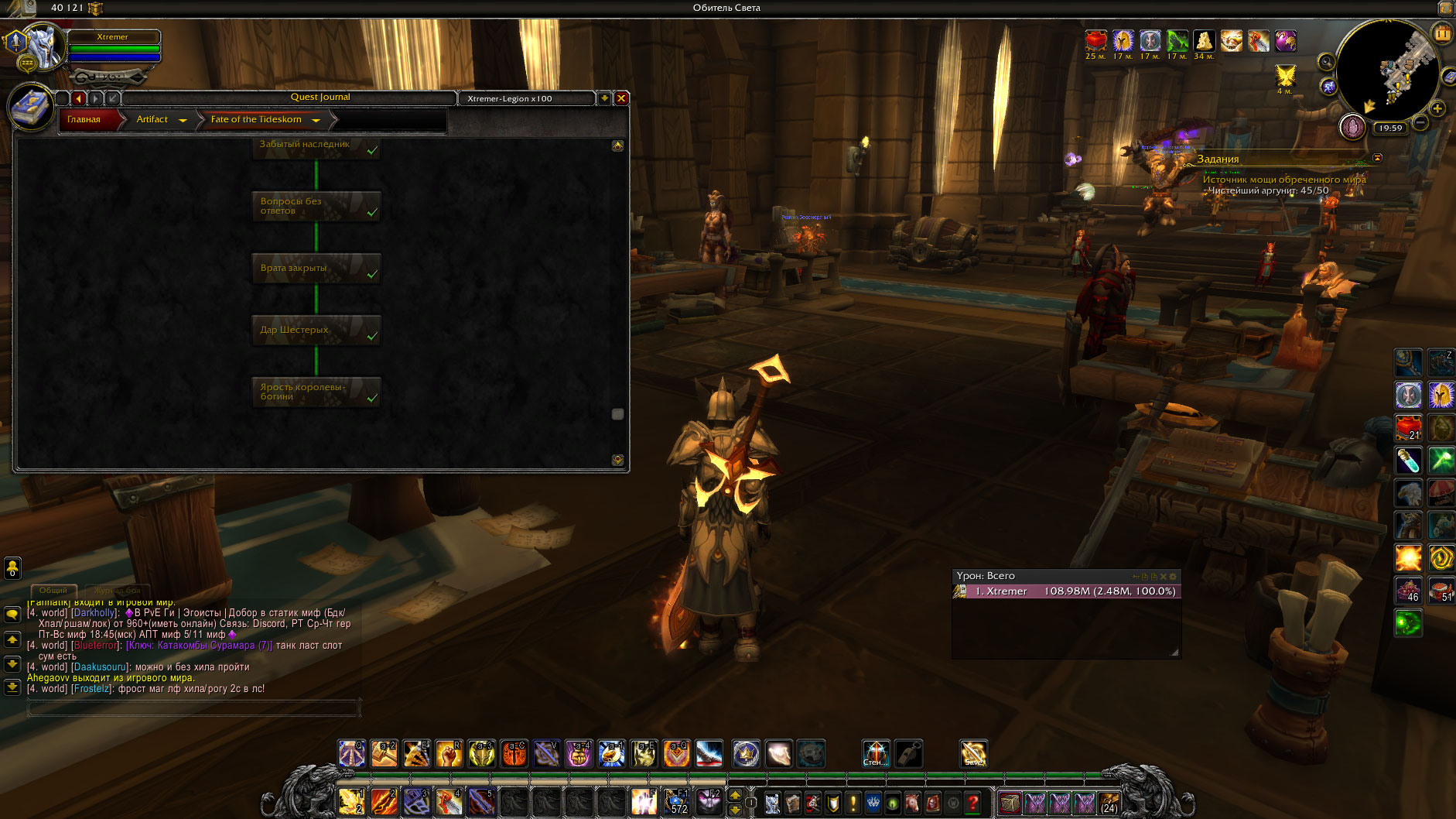Switch to the Общий chat tab
Image resolution: width=1456 pixels, height=819 pixels.
tap(53, 591)
